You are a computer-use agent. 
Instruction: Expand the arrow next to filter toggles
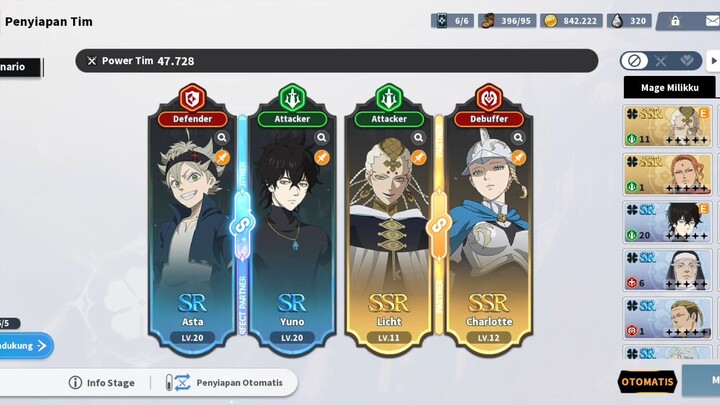pos(714,61)
